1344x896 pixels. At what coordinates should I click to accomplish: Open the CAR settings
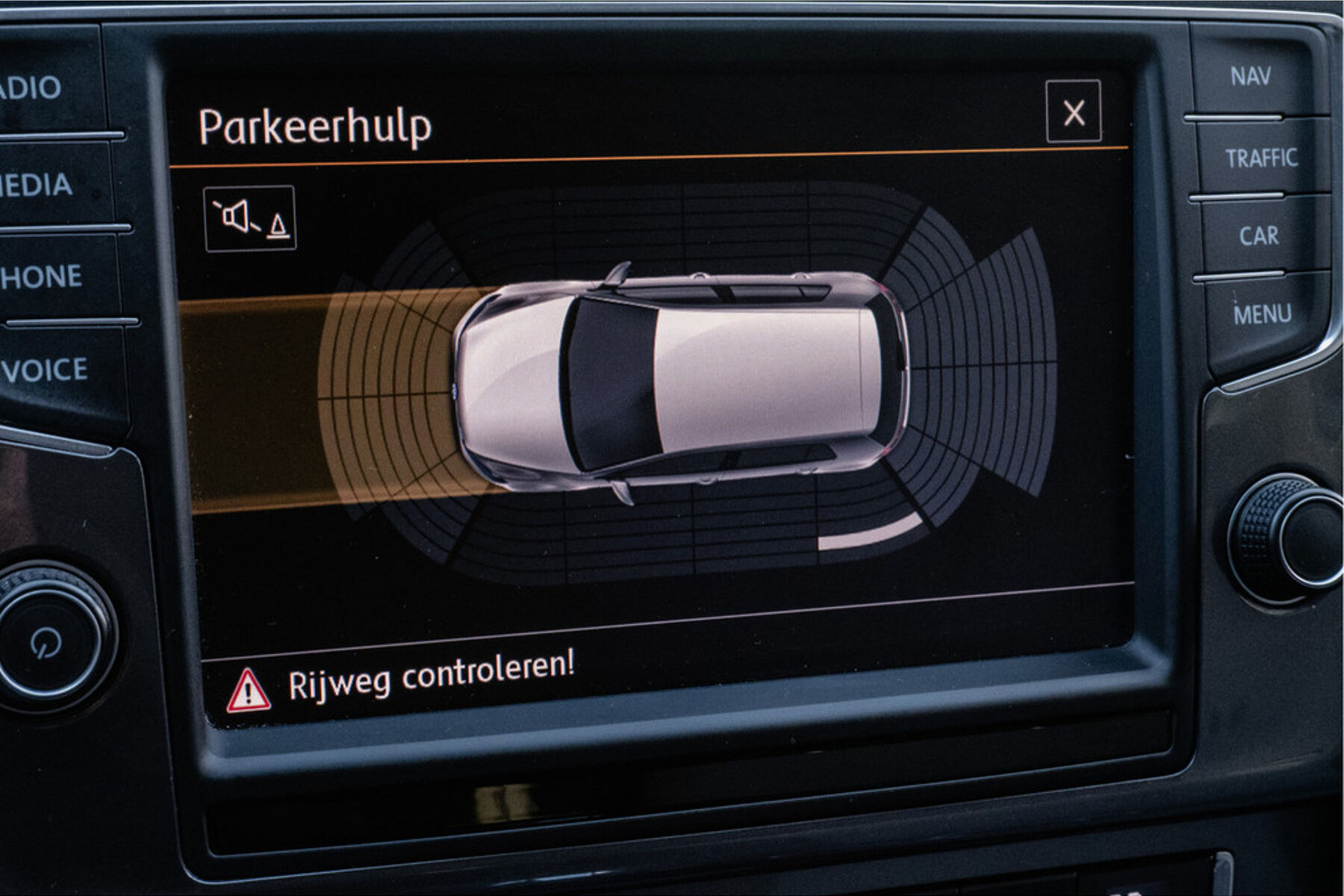1259,236
